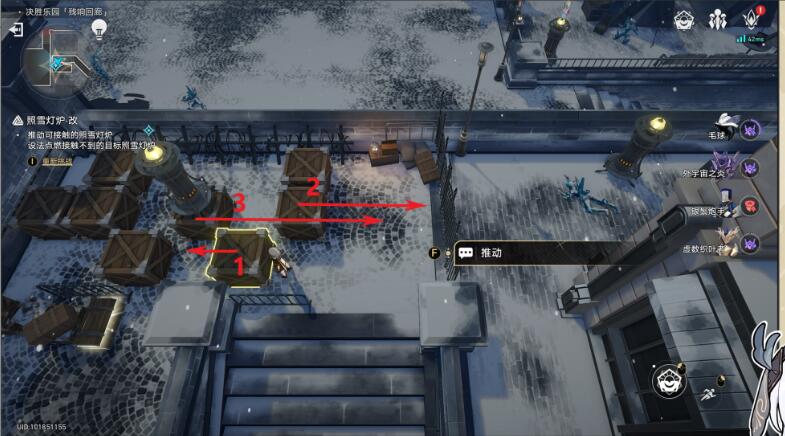Screen dimensions: 785x436
Task: Tap the light bulb hint icon
Action: click(x=99, y=30)
